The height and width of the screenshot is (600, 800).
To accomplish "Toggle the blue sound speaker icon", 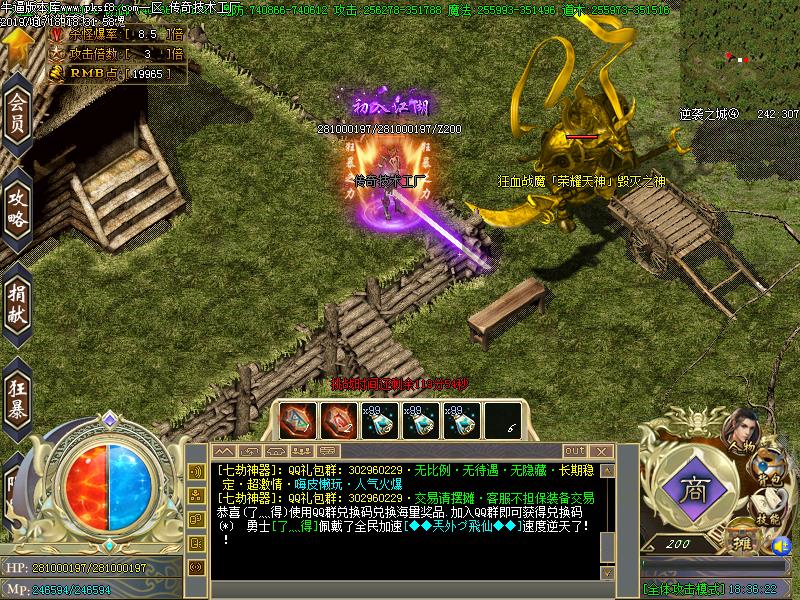I will point(782,548).
